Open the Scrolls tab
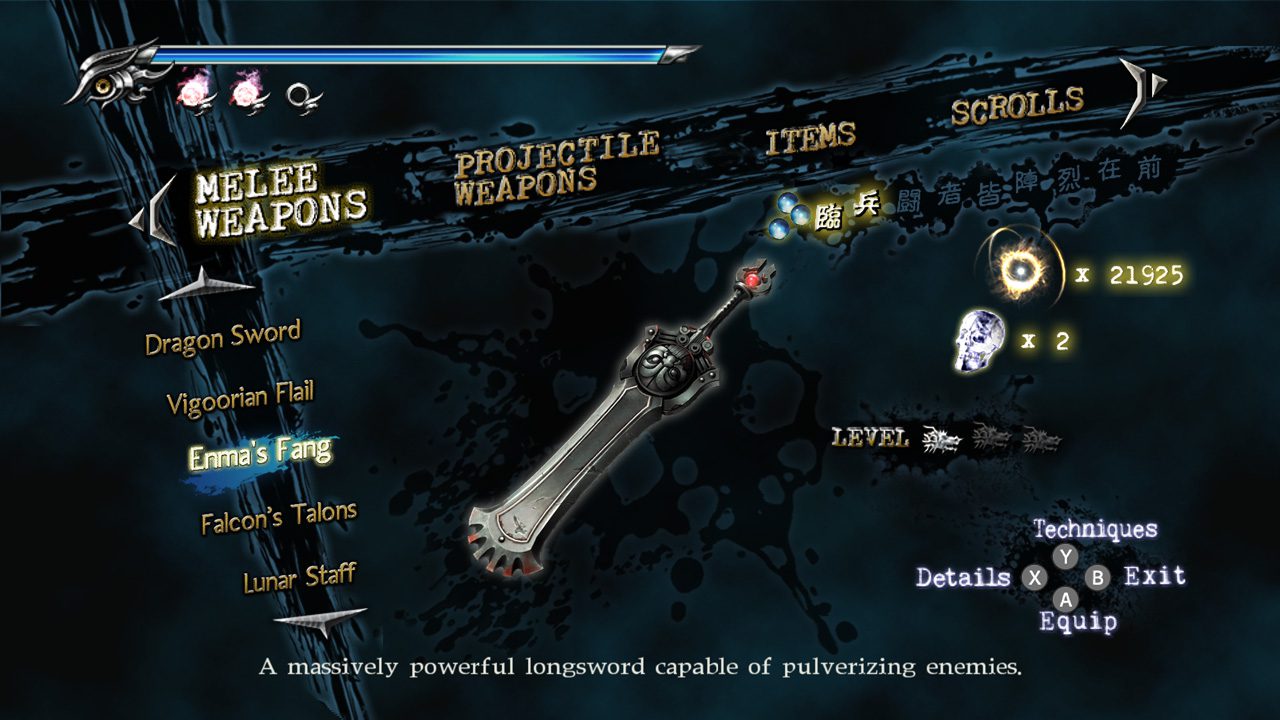The width and height of the screenshot is (1280, 720). click(1017, 105)
